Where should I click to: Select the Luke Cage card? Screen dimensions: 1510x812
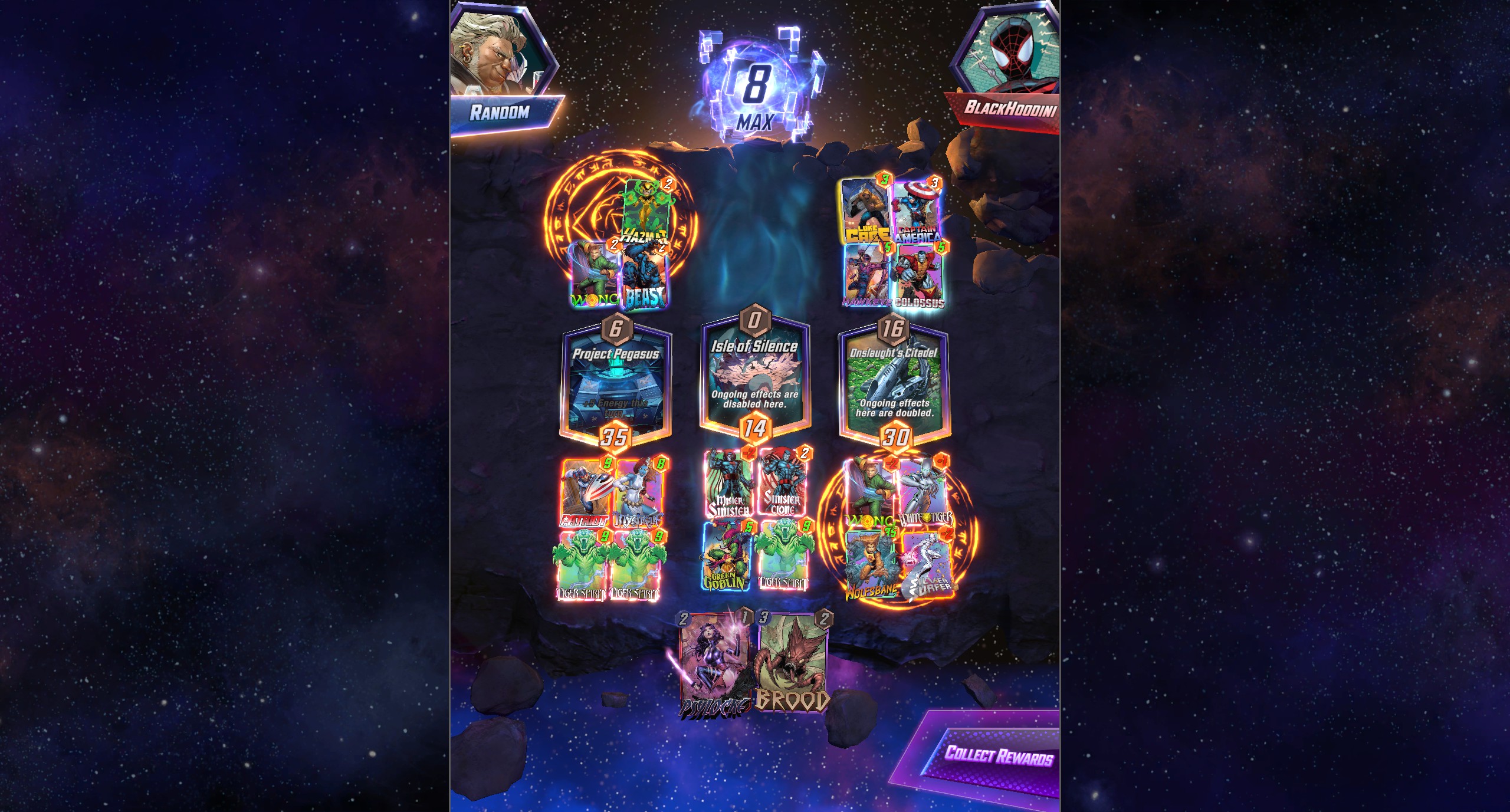point(865,211)
